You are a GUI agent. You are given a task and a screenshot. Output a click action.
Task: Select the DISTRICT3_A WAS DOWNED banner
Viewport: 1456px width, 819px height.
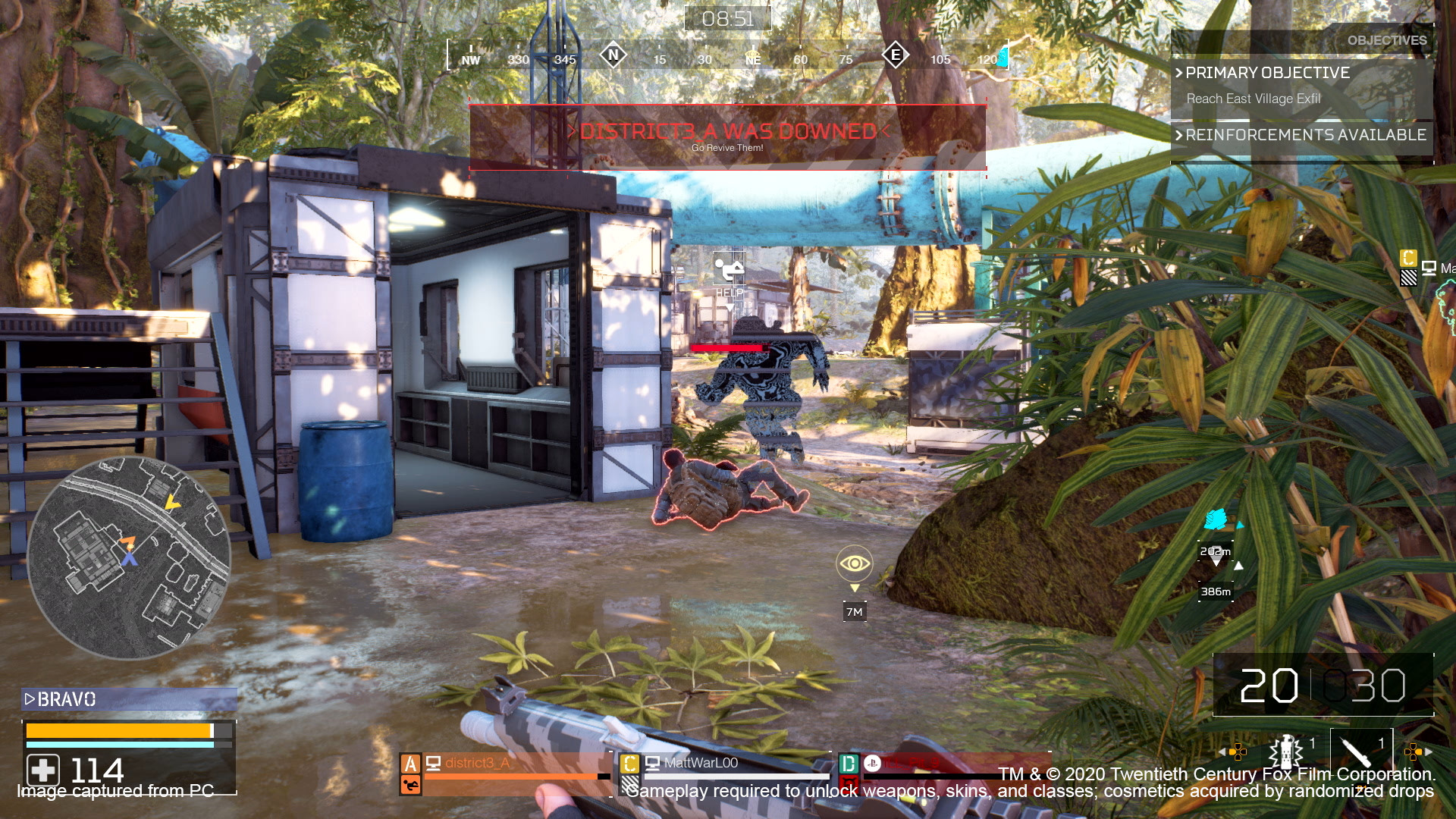tap(728, 132)
